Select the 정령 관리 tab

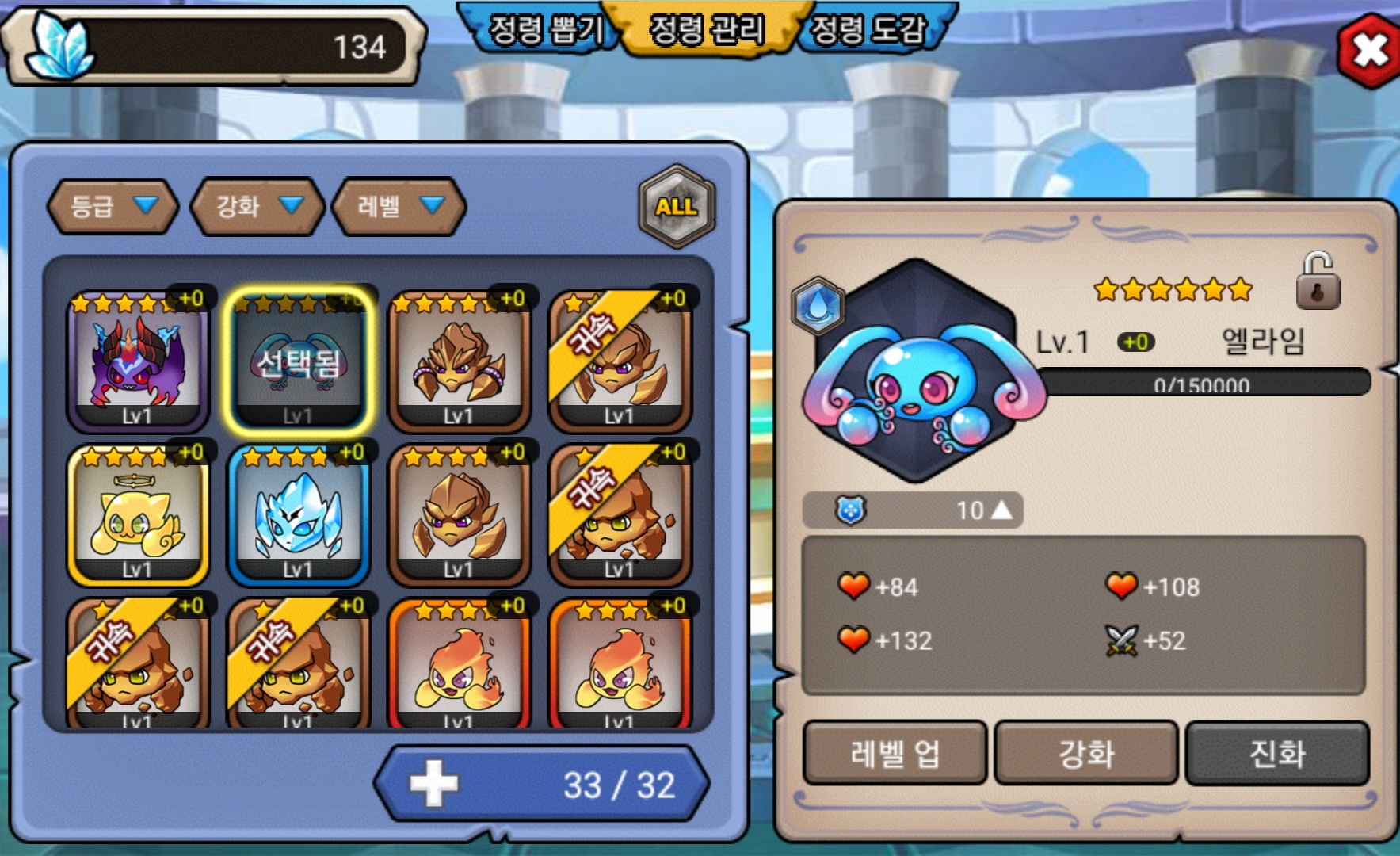(x=707, y=30)
